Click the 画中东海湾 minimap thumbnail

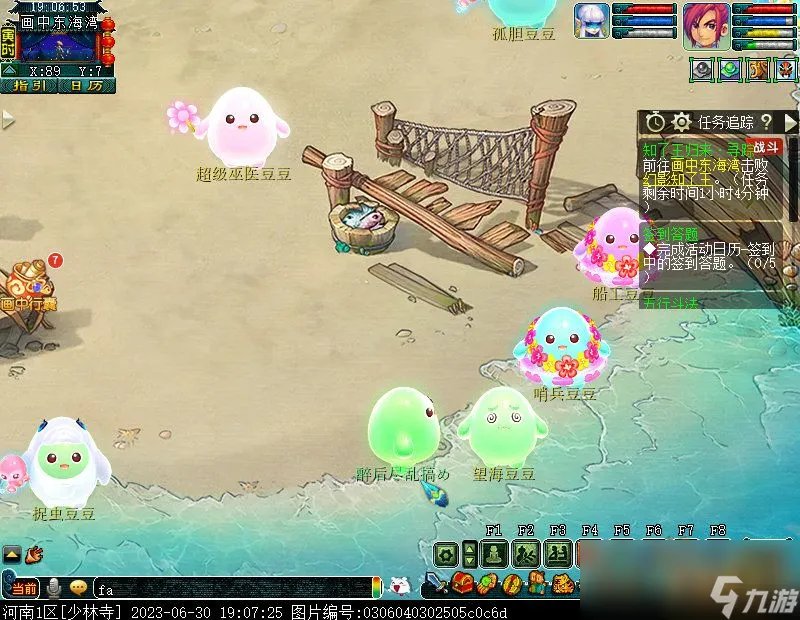tap(58, 45)
